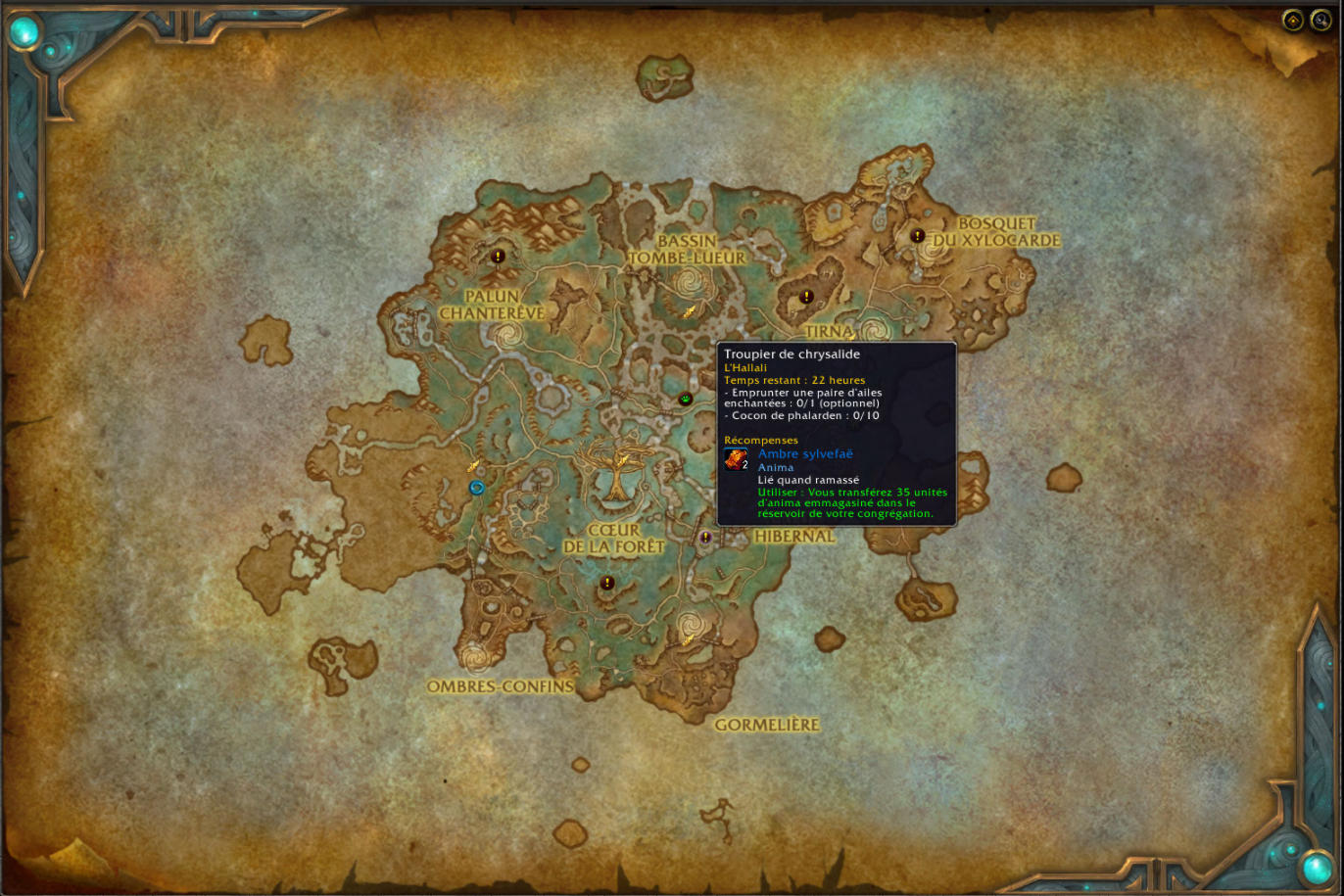The image size is (1344, 896).
Task: Click the blue ring marker on the map
Action: 477,488
